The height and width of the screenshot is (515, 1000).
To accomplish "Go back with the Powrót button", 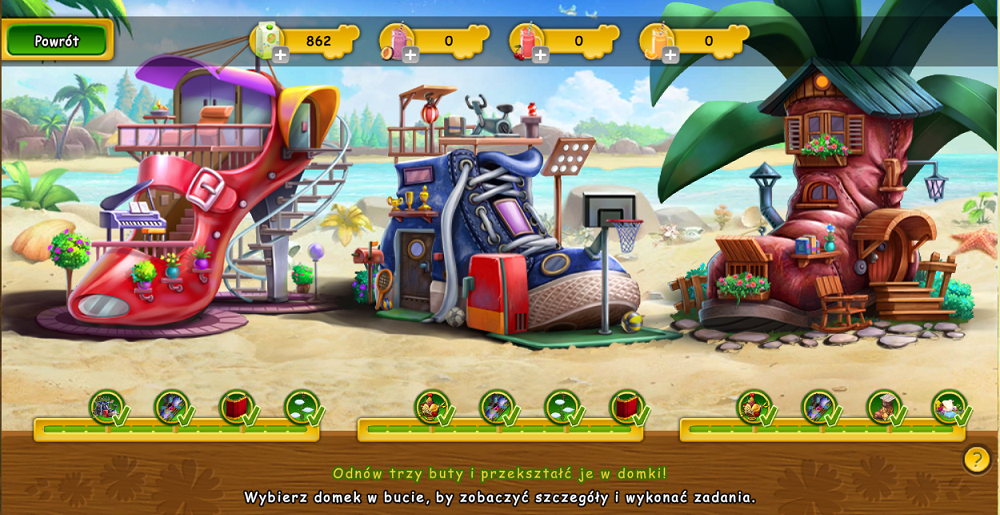I will coord(57,41).
